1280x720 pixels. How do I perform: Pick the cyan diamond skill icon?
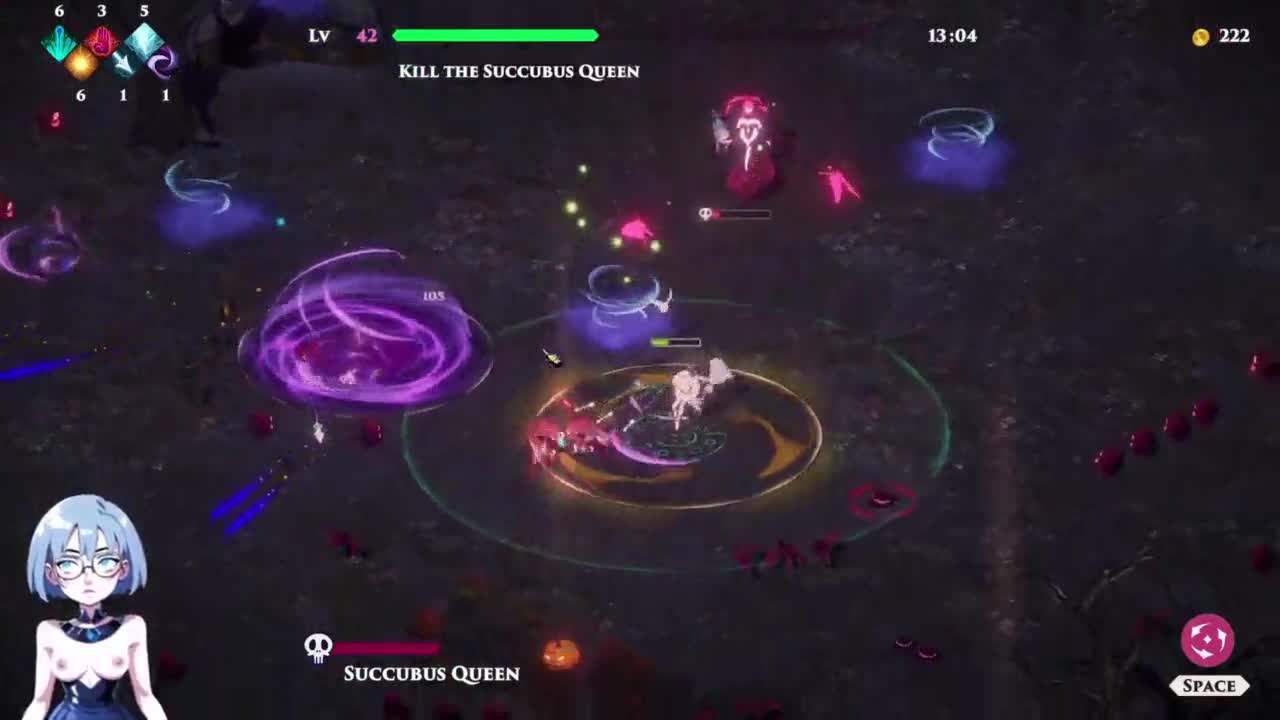tap(145, 41)
